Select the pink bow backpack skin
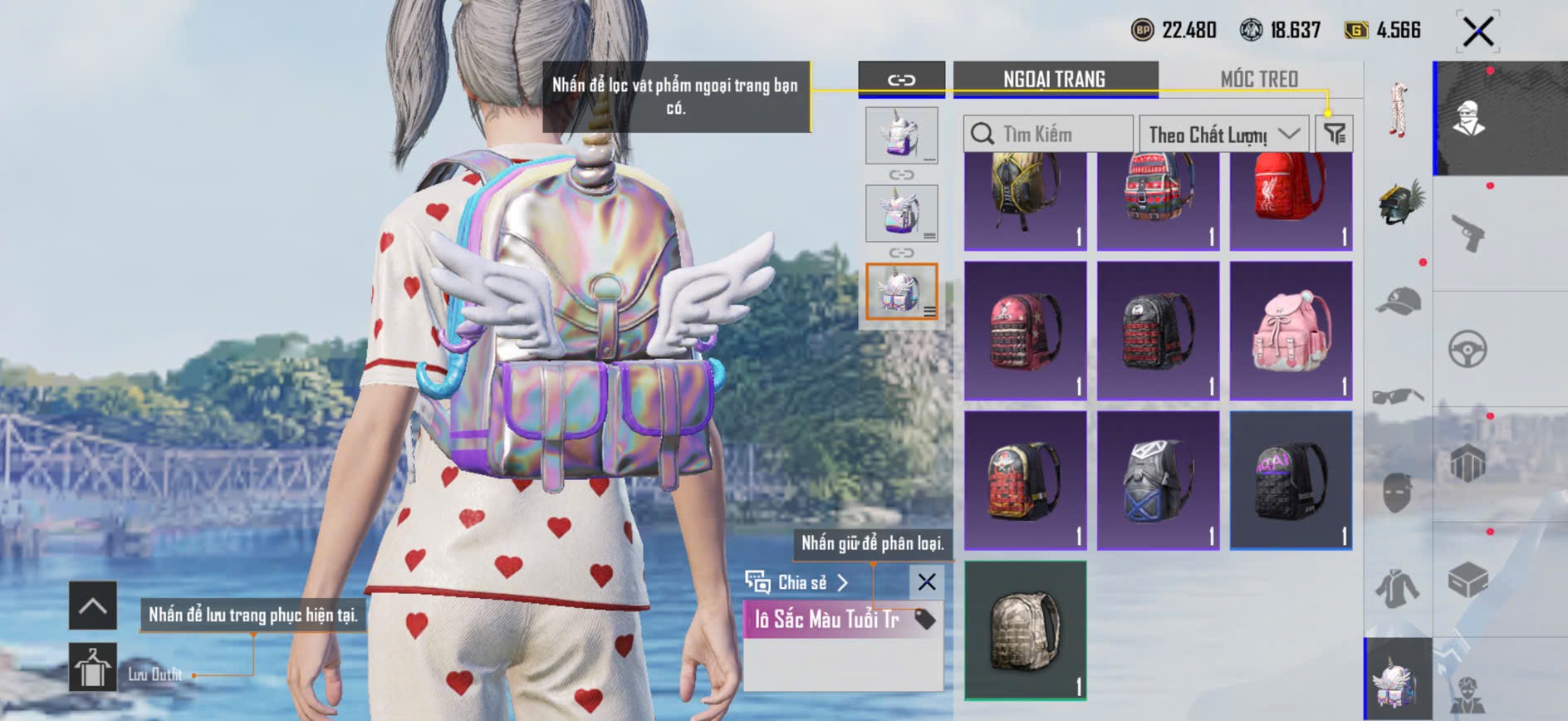Image resolution: width=1568 pixels, height=721 pixels. pyautogui.click(x=1291, y=331)
